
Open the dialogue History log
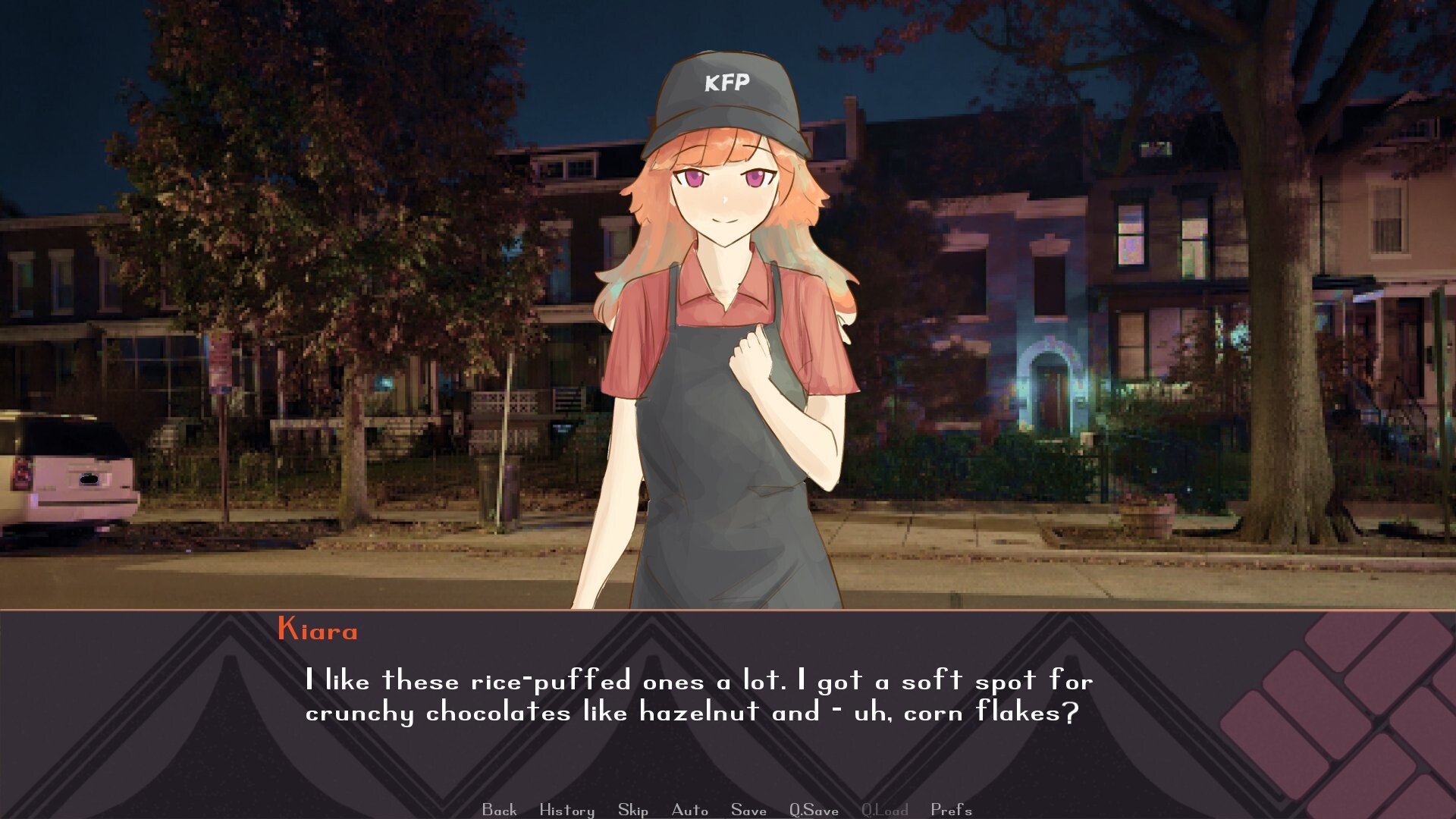click(566, 810)
